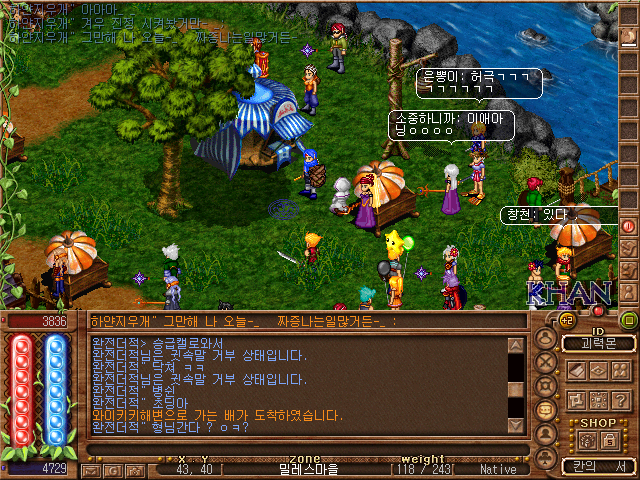Click the green square button above the ID panel
The width and height of the screenshot is (640, 480).
coord(628,321)
